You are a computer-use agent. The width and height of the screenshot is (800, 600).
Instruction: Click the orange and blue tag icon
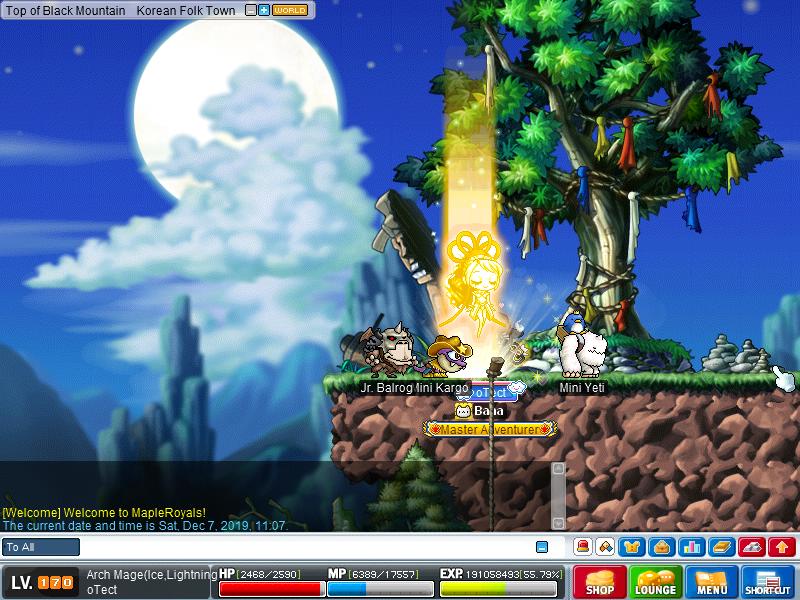coord(605,547)
